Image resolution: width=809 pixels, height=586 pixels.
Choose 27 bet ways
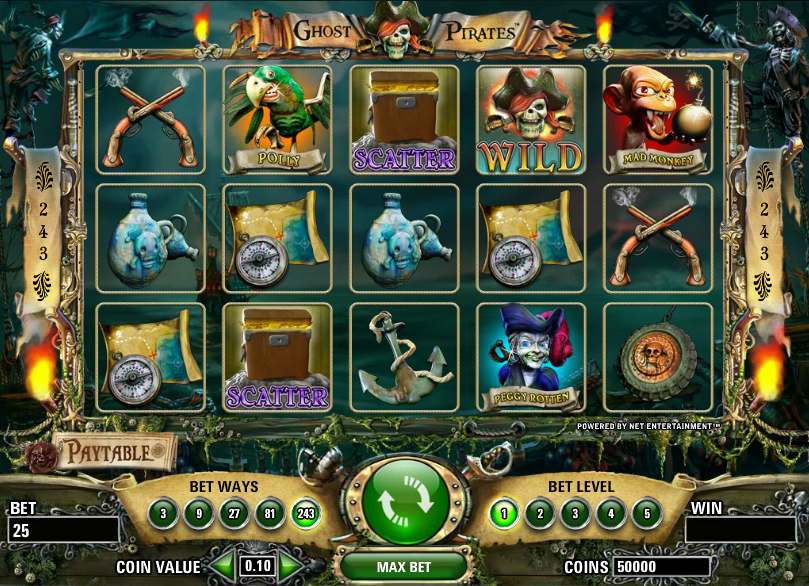click(234, 515)
